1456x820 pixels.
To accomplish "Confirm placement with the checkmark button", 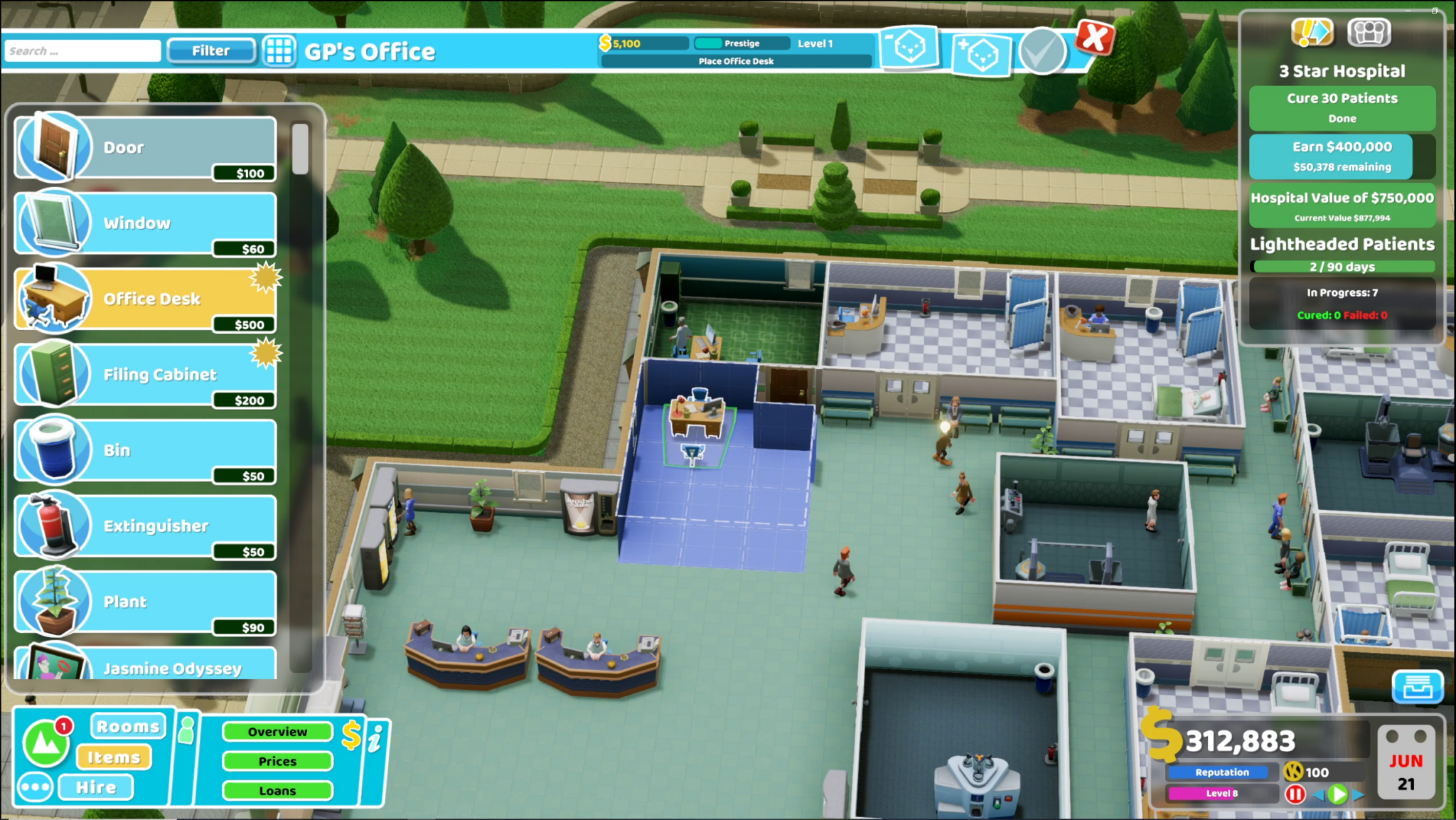I will 1042,51.
